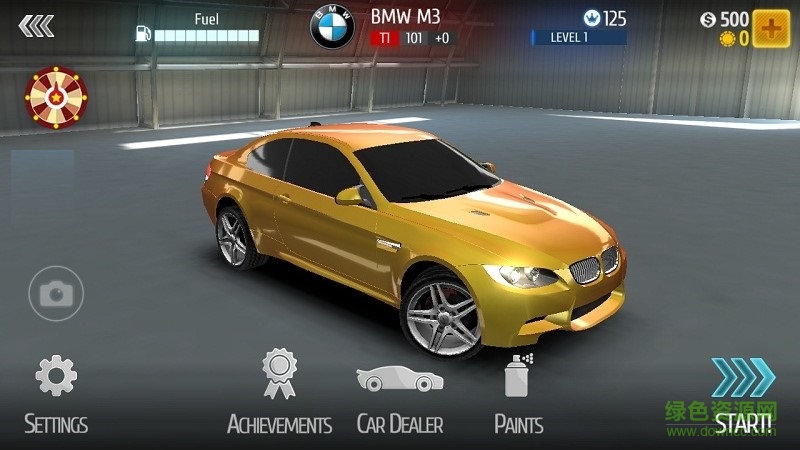Go back using the triple-arrow button

coord(36,26)
